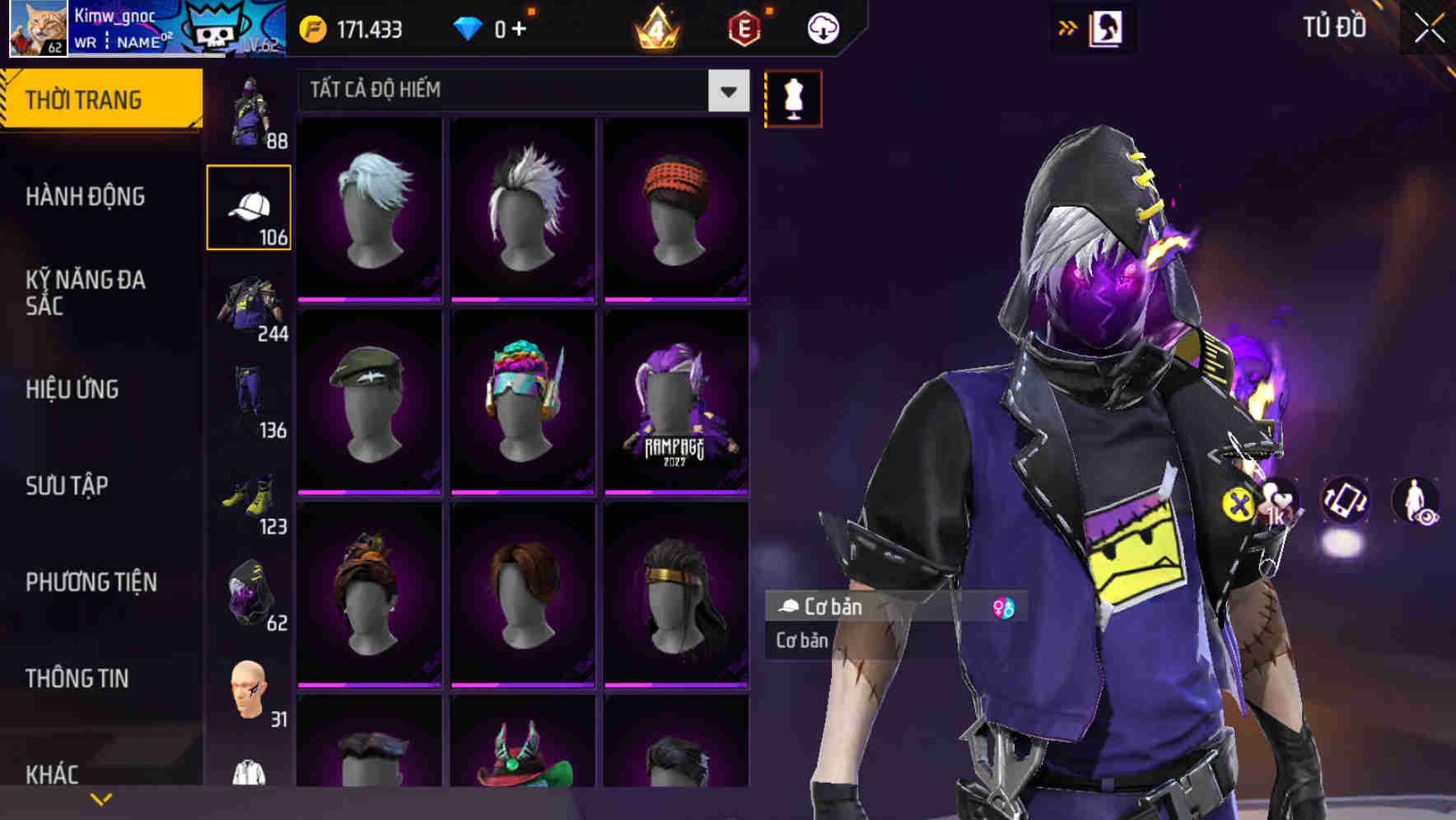Select the portrait profile icon near top right
The width and height of the screenshot is (1456, 820).
1107,26
